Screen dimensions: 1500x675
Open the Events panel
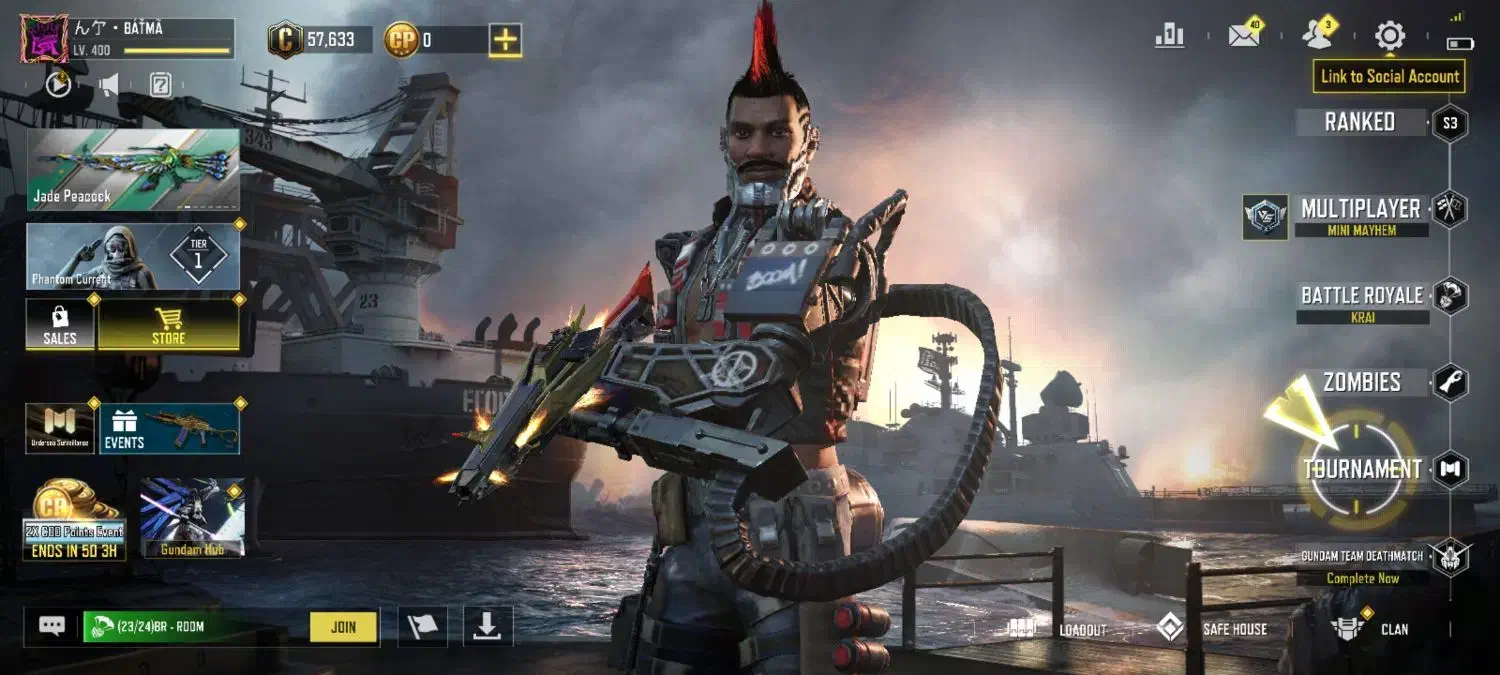(169, 429)
